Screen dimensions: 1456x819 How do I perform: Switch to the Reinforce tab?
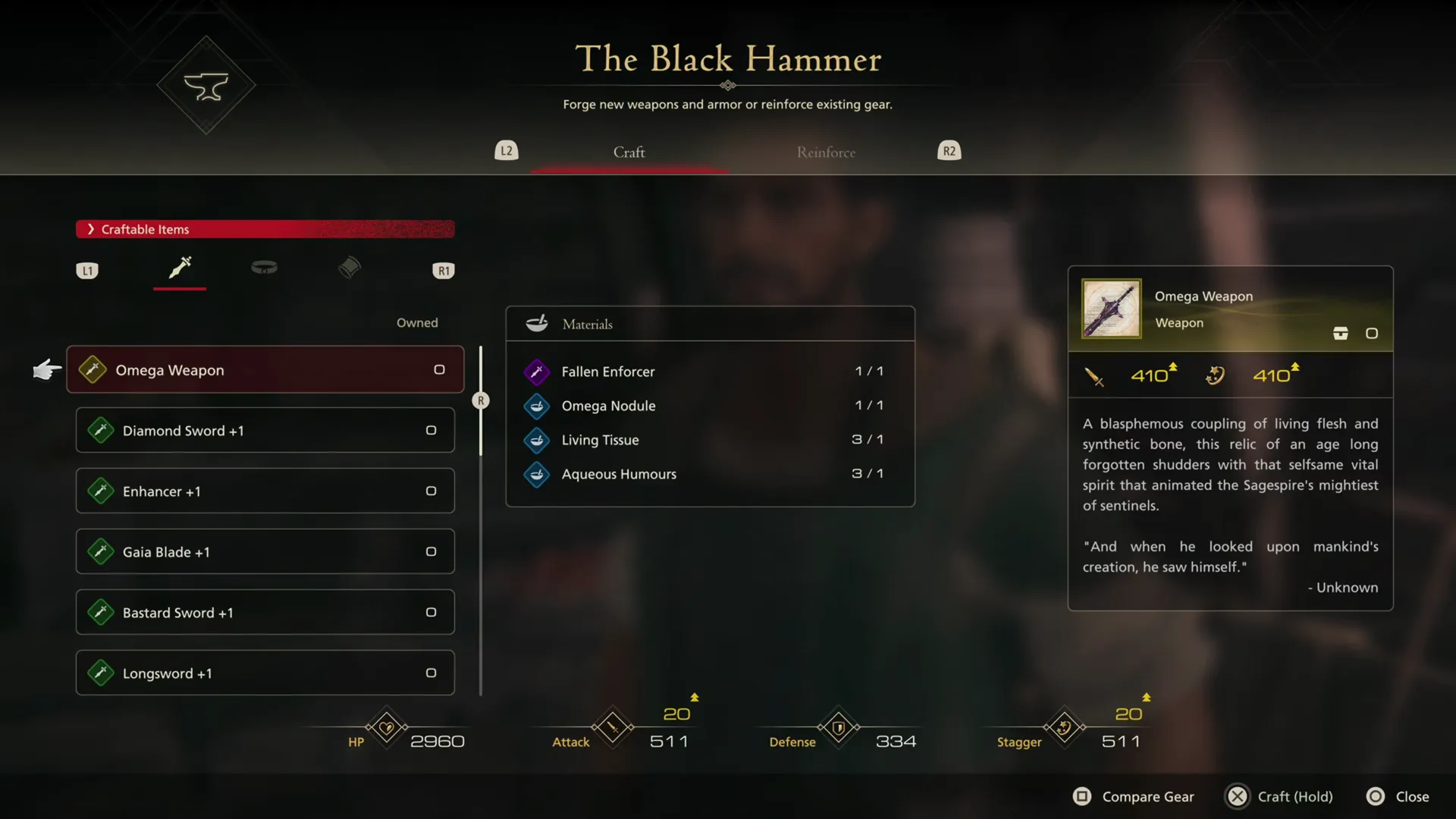(x=826, y=152)
